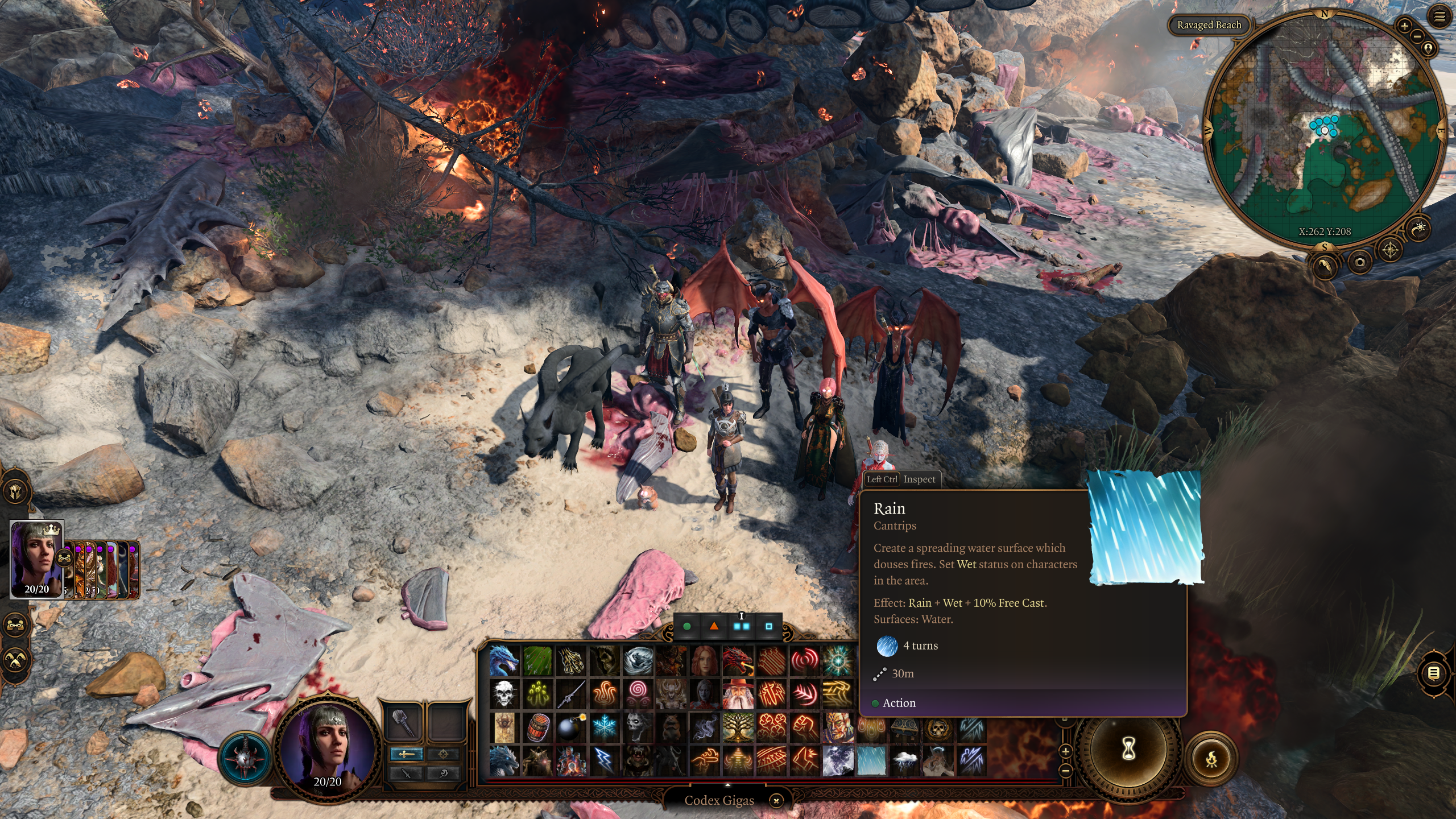Use the powder barrel item slot
The height and width of the screenshot is (819, 1456).
coord(537,727)
